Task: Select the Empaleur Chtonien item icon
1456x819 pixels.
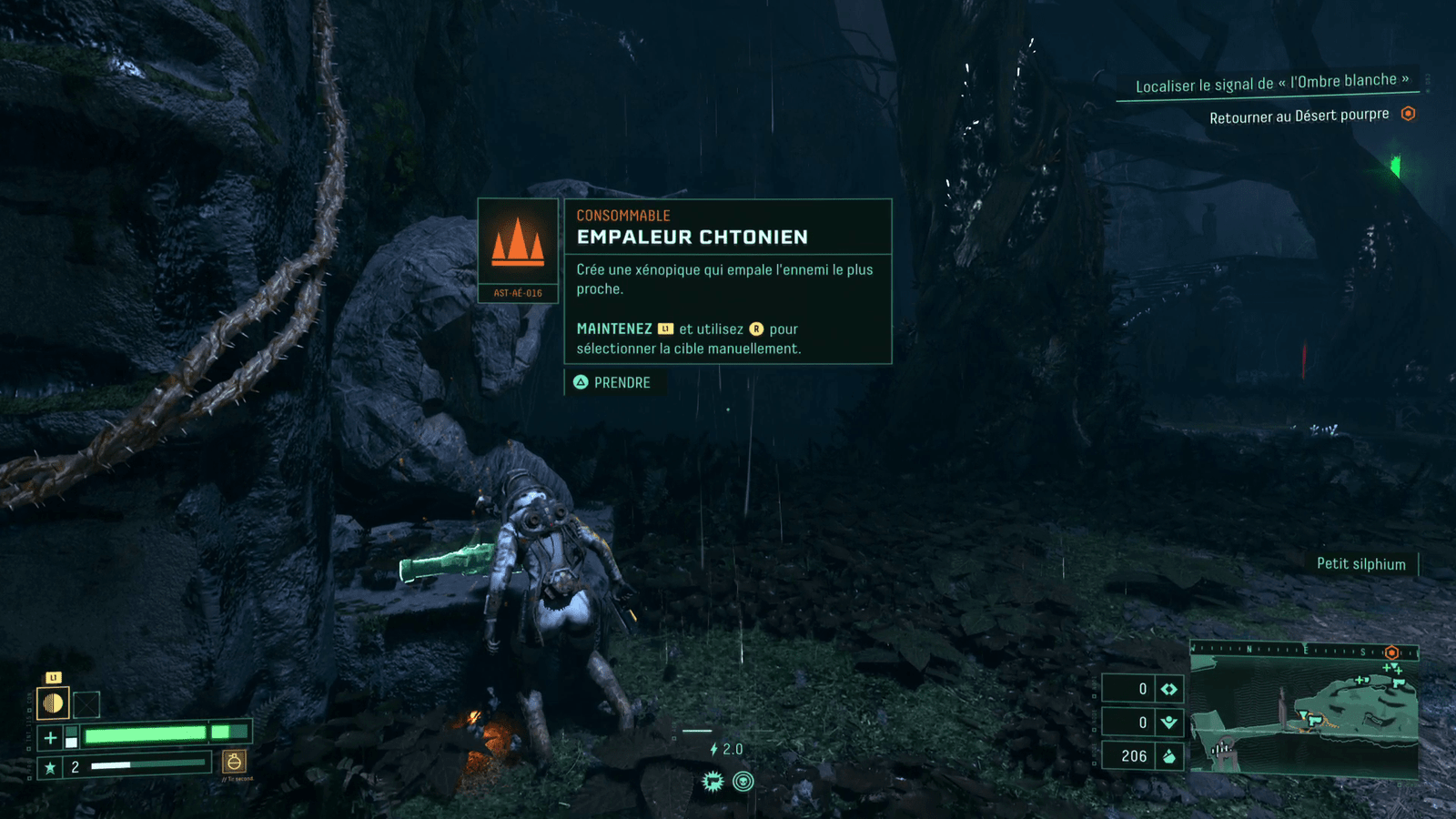Action: [x=518, y=241]
